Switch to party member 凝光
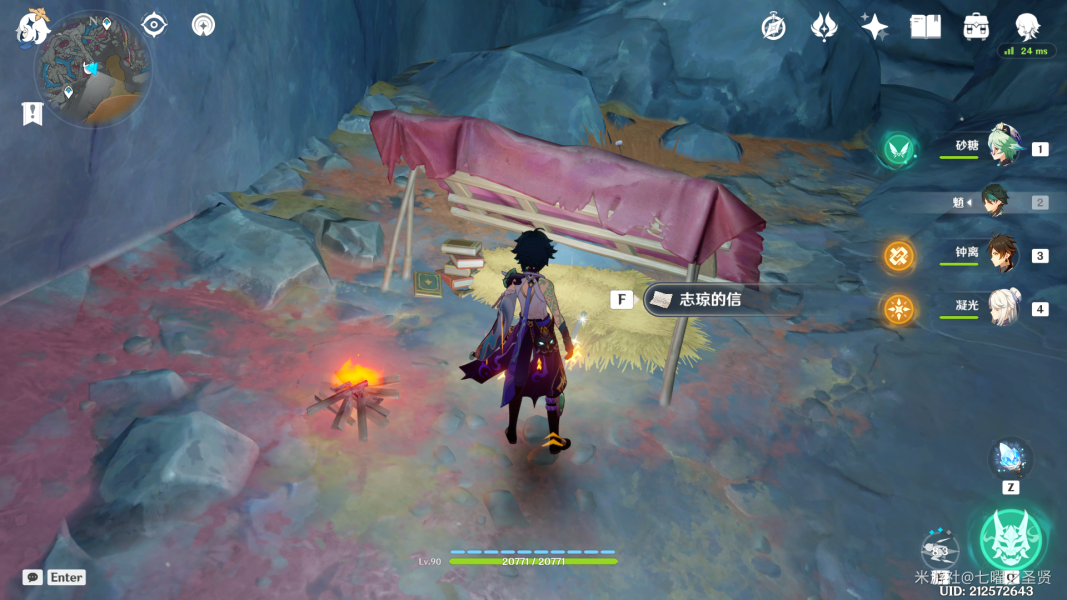The height and width of the screenshot is (600, 1067). (x=1004, y=308)
